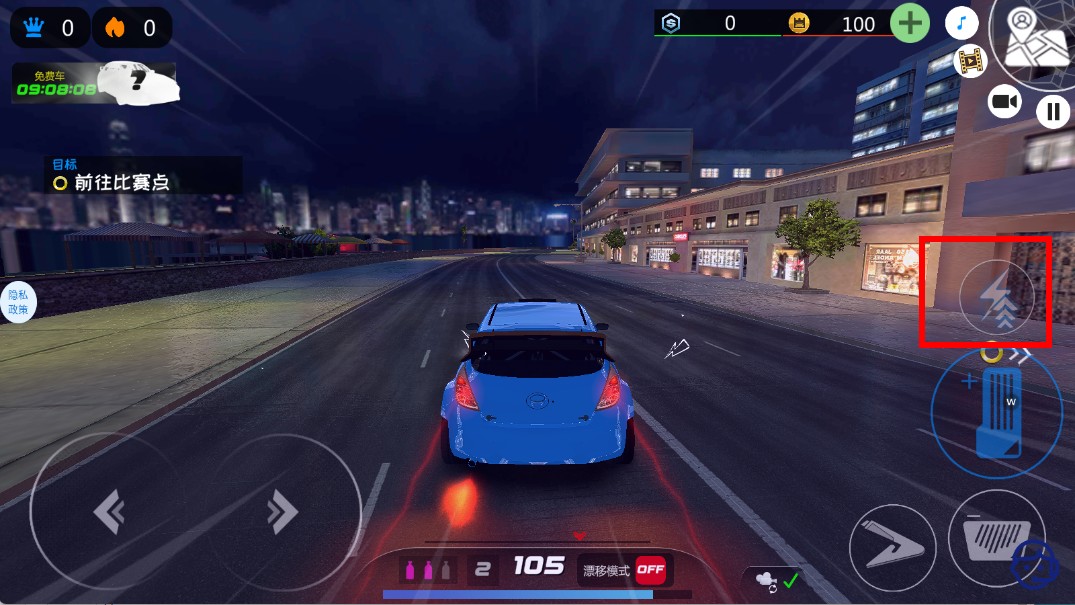The height and width of the screenshot is (605, 1075).
Task: Toggle the music note button
Action: point(961,23)
